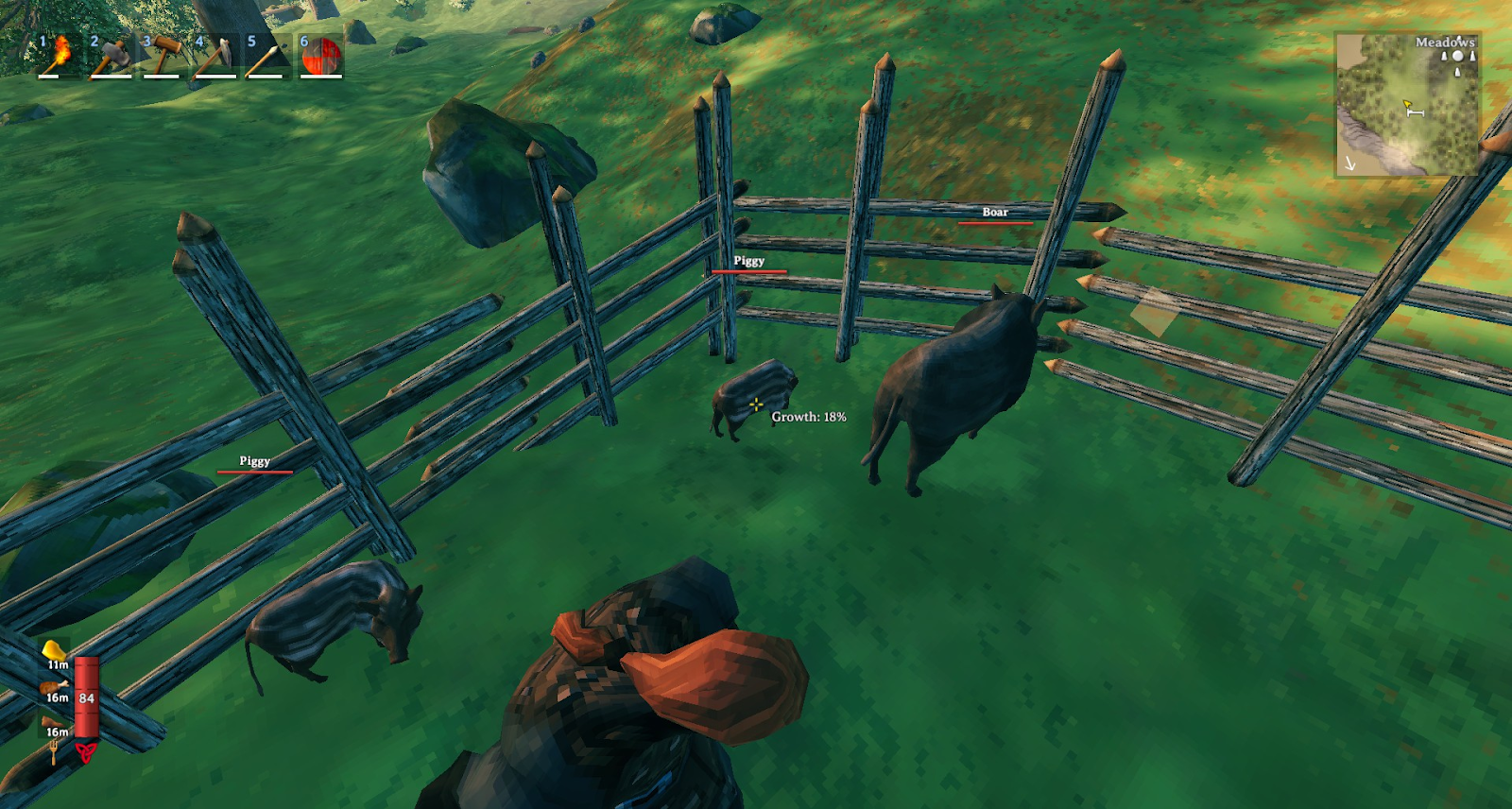1512x809 pixels.
Task: Select the red round shield slot
Action: coord(321,55)
